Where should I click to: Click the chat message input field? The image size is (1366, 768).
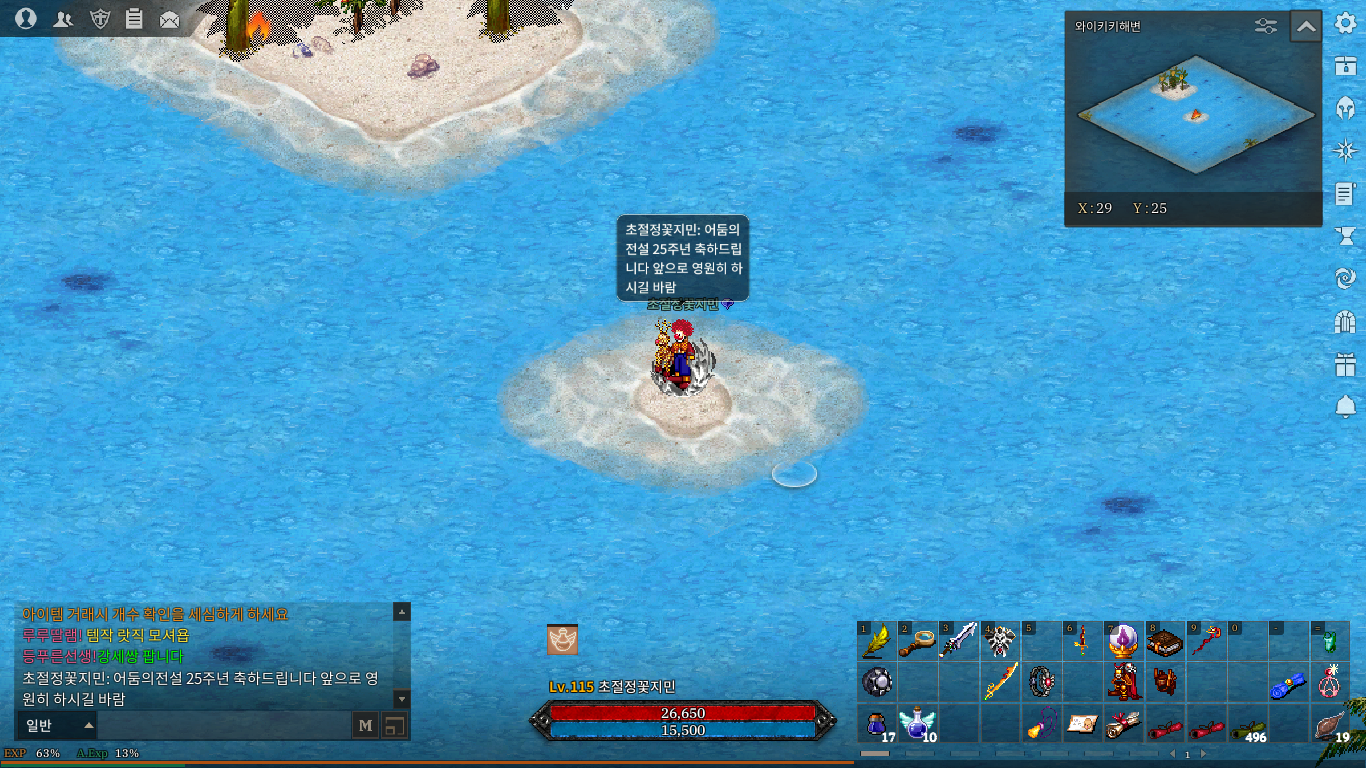[x=224, y=726]
